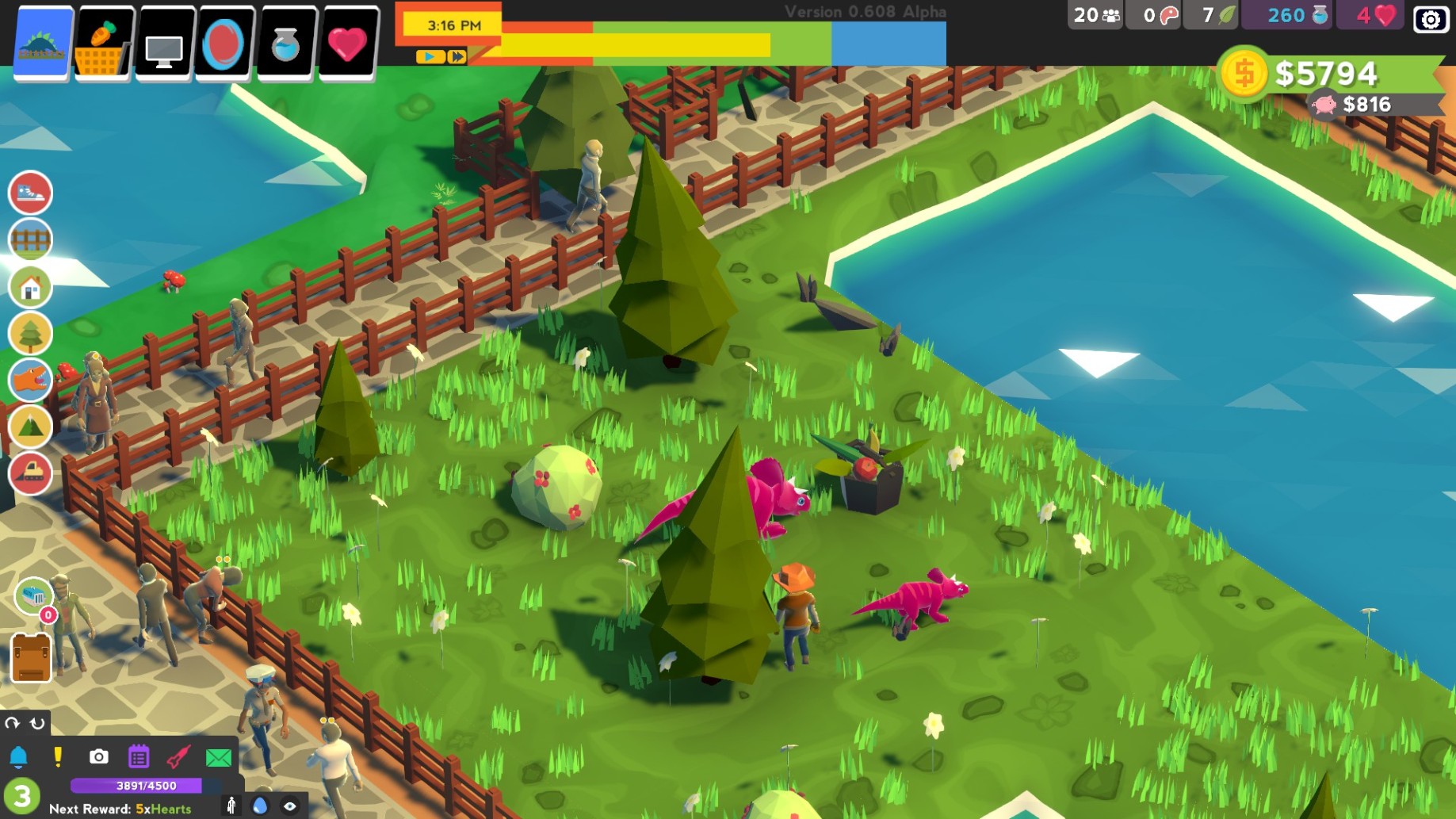Open the brown backpack inventory
This screenshot has height=819, width=1456.
(x=31, y=658)
